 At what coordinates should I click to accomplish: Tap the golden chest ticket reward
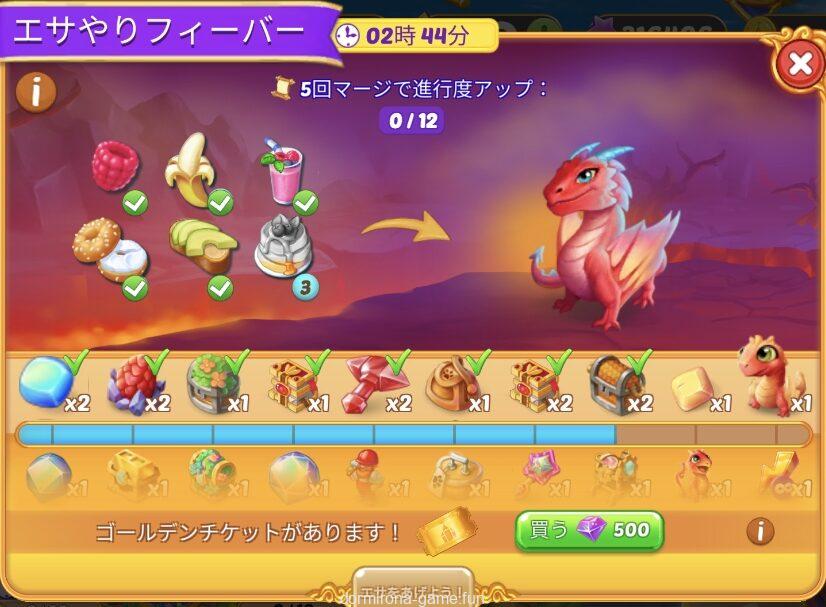131,473
